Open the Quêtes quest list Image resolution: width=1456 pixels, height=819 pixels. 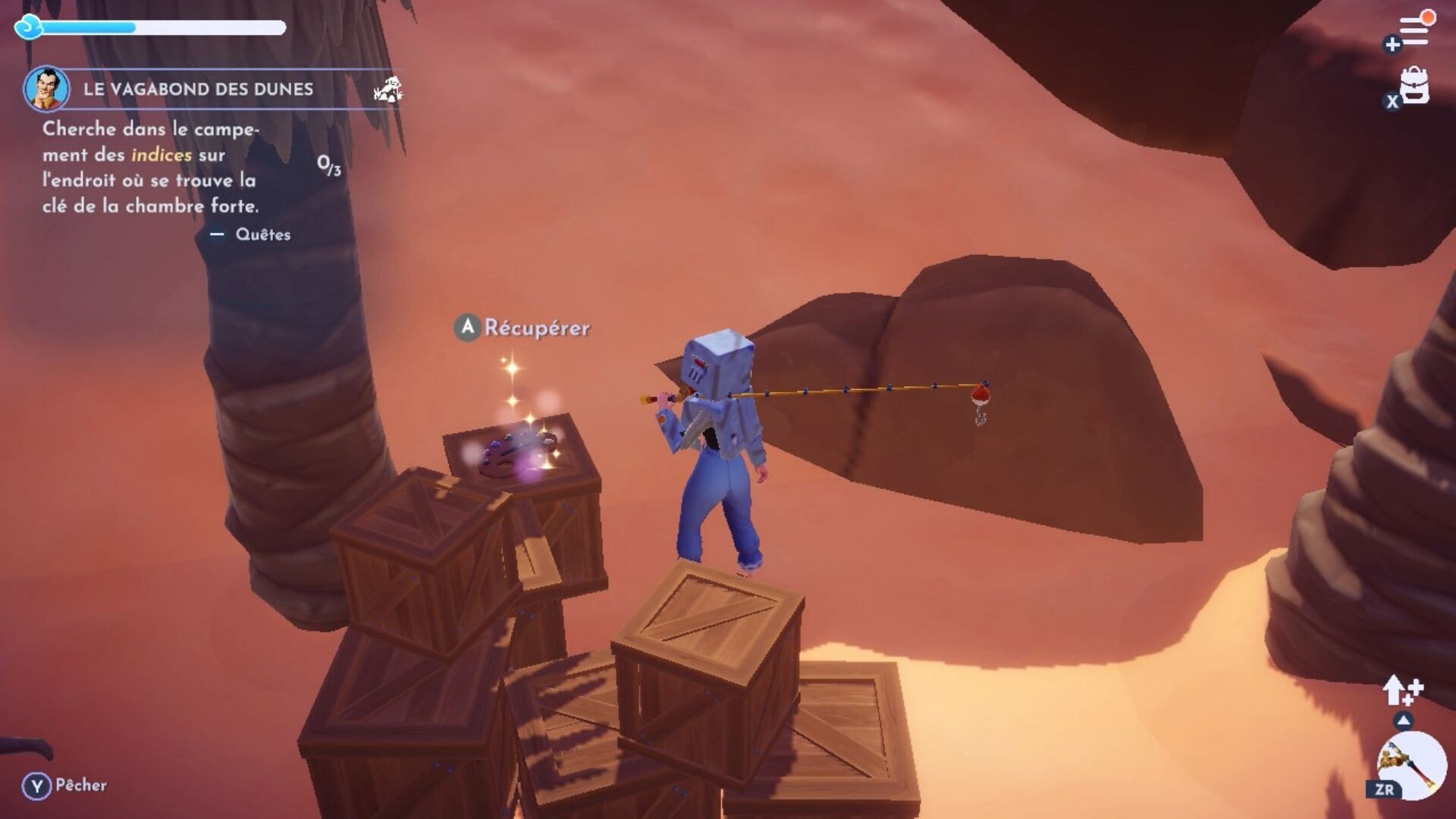click(262, 234)
